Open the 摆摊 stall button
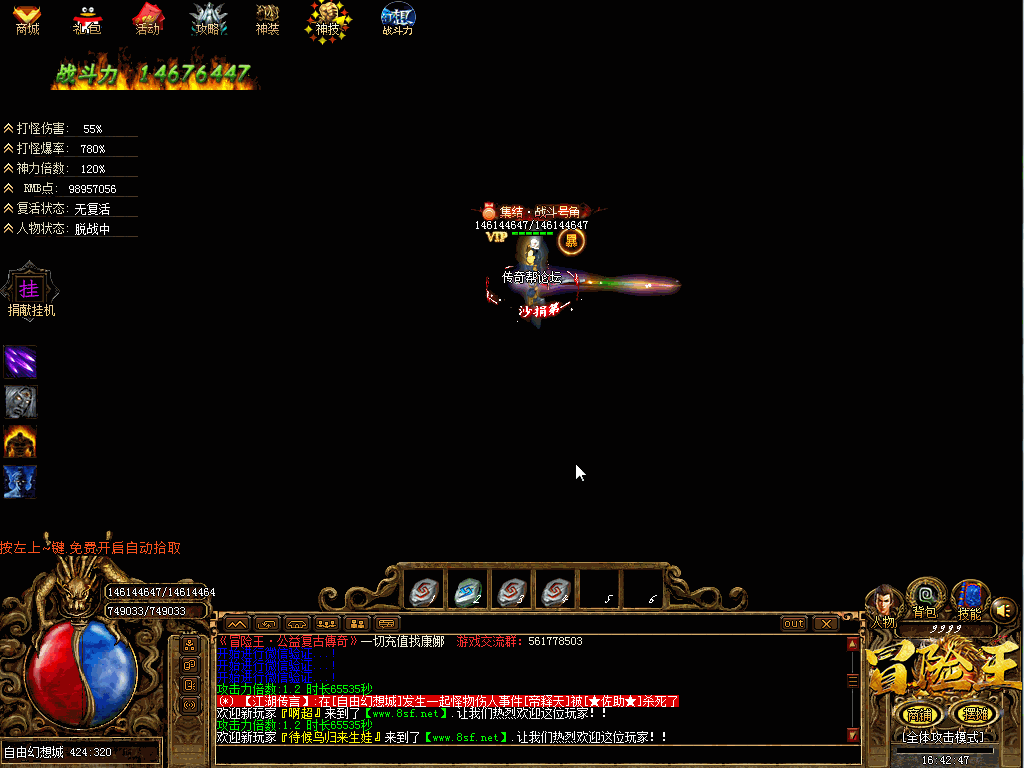Viewport: 1024px width, 768px height. coord(973,714)
